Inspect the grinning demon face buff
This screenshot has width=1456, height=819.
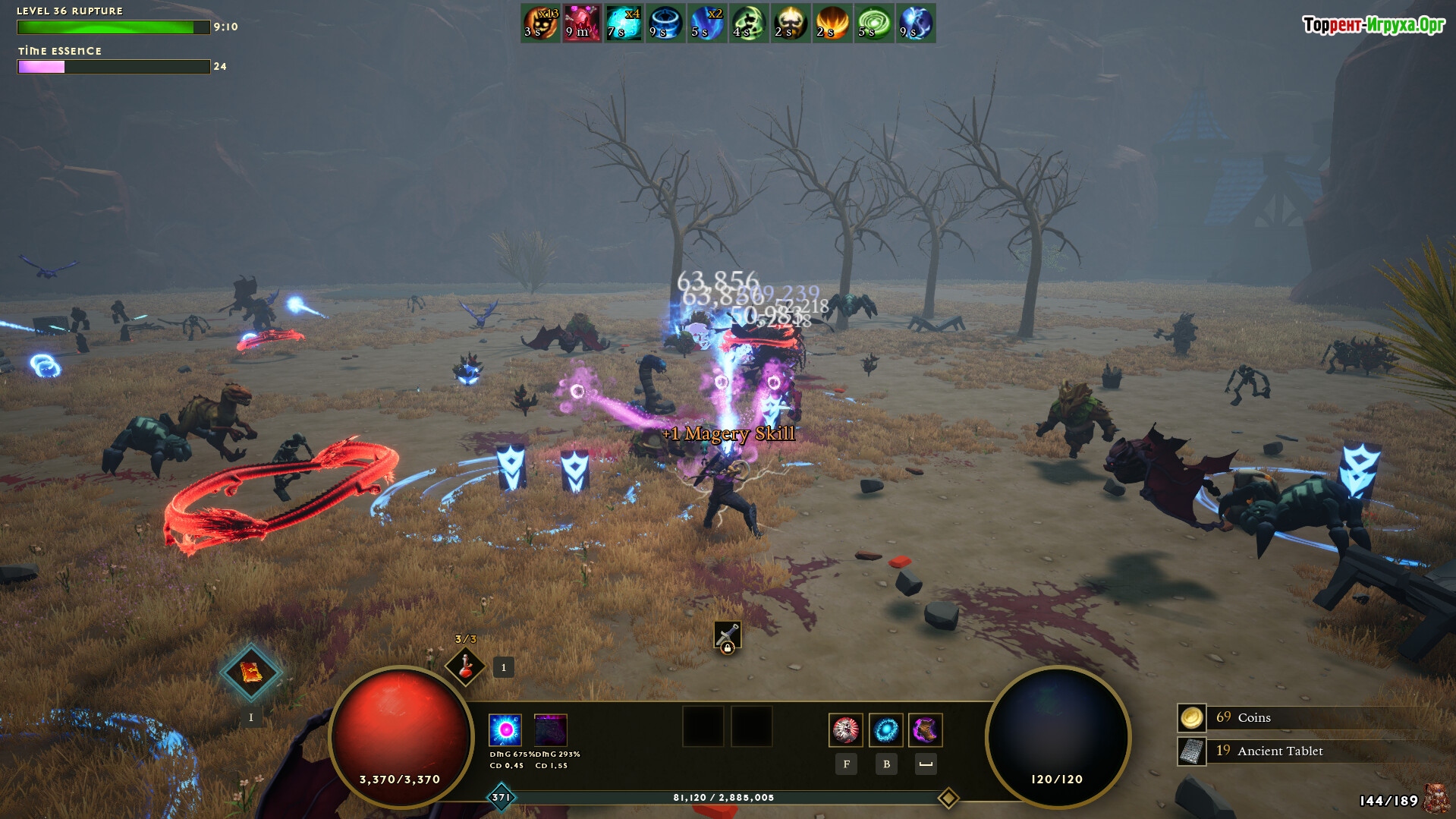click(540, 23)
